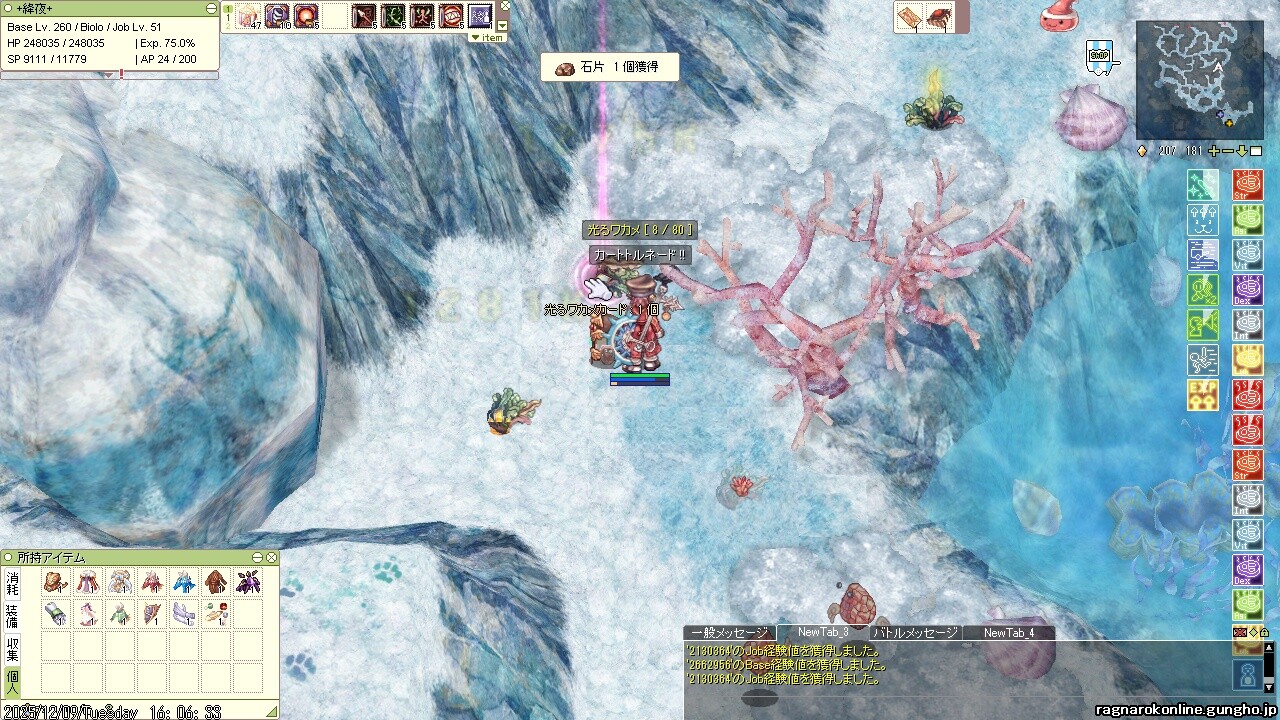
Task: Minimize the 所持アイテム inventory window
Action: pos(258,557)
